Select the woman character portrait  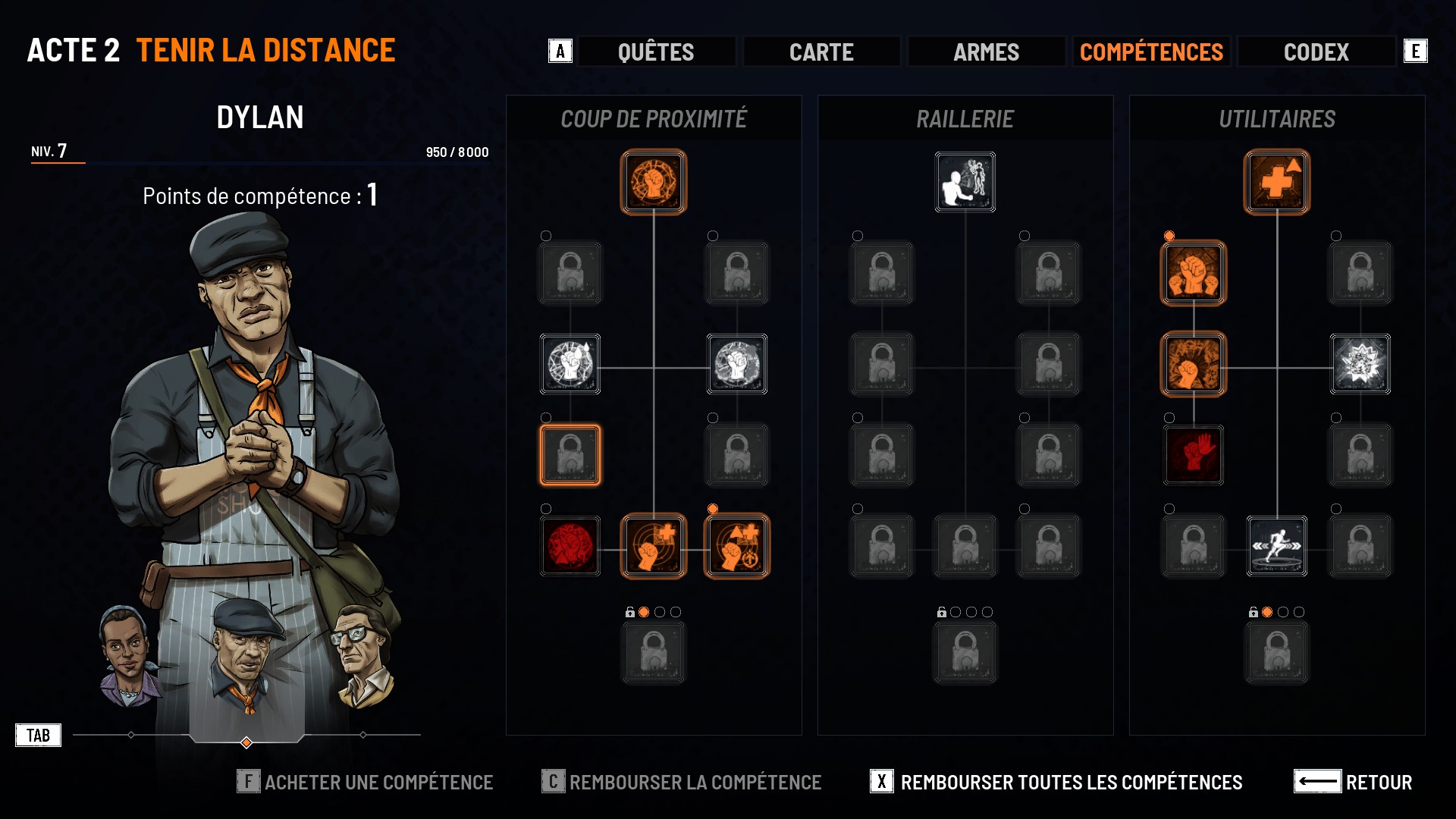127,656
